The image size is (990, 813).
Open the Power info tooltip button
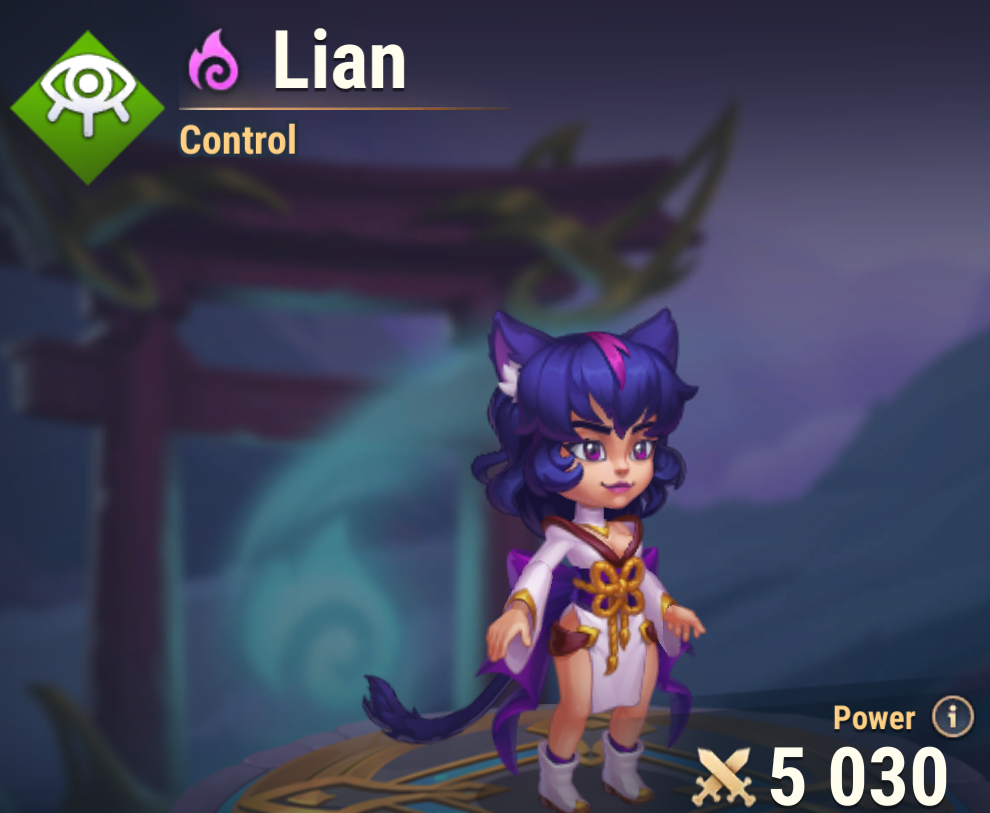point(952,717)
